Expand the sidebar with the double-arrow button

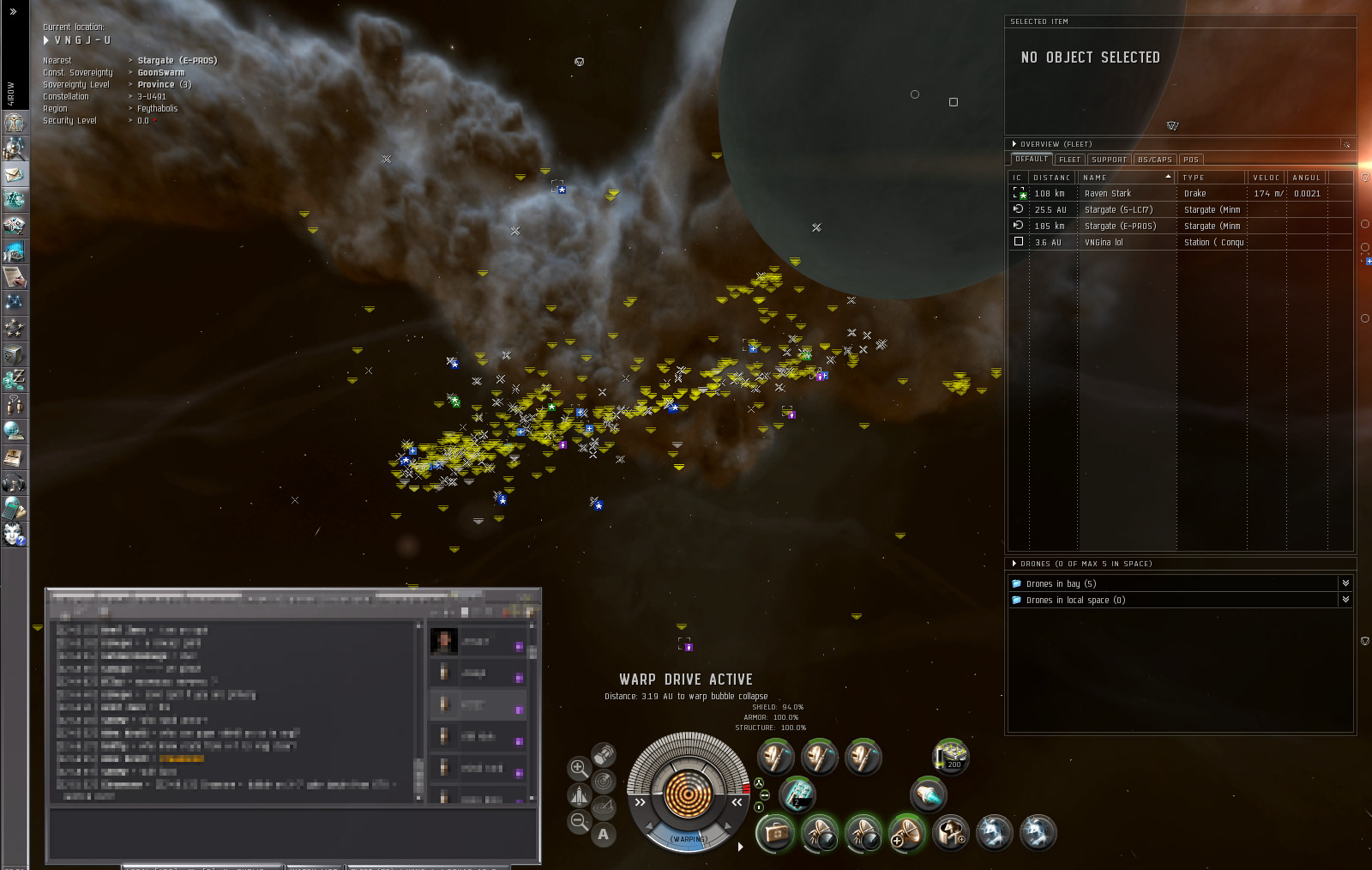(13, 11)
